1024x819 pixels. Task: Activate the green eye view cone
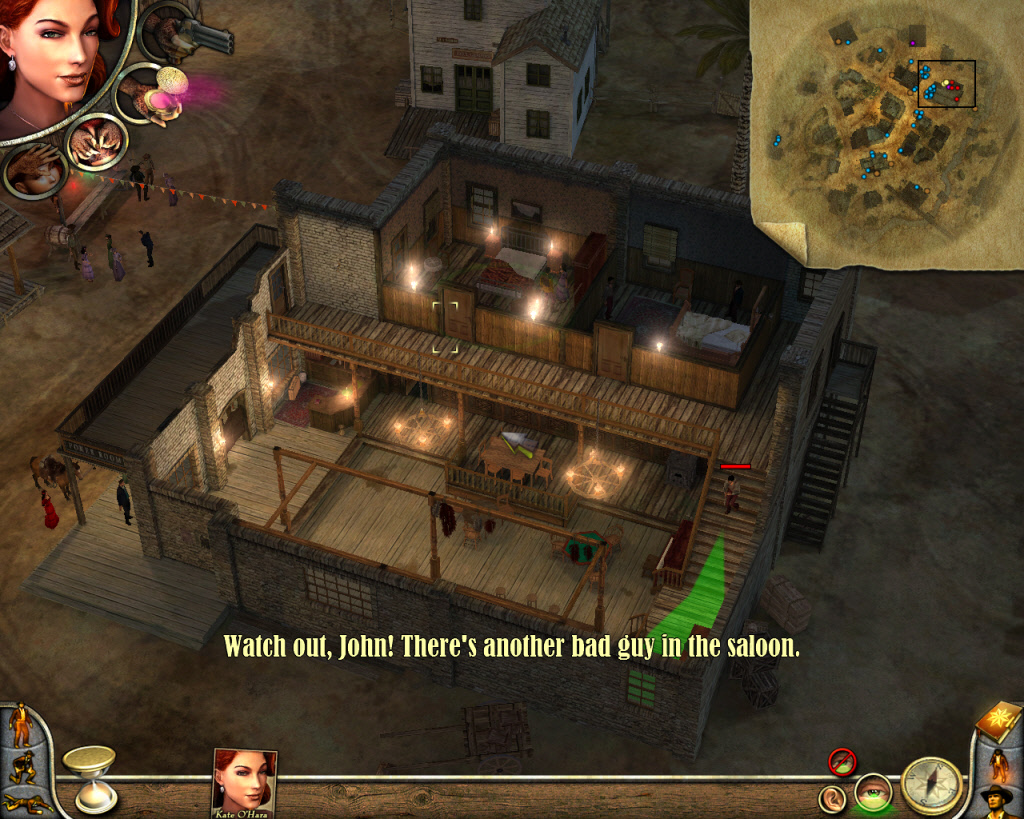point(872,793)
